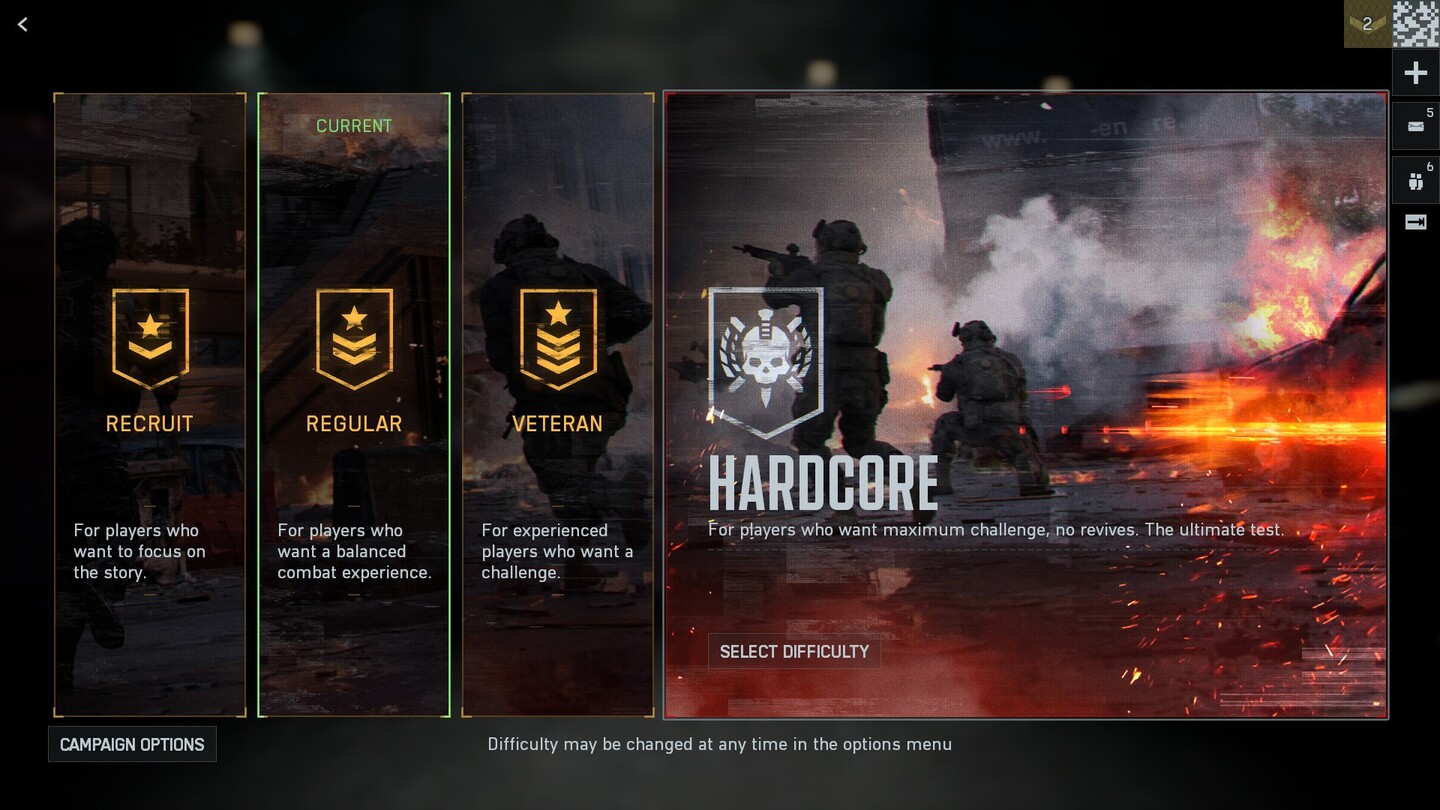
Task: Click the Hardcore panel background artwork
Action: coord(1100,250)
